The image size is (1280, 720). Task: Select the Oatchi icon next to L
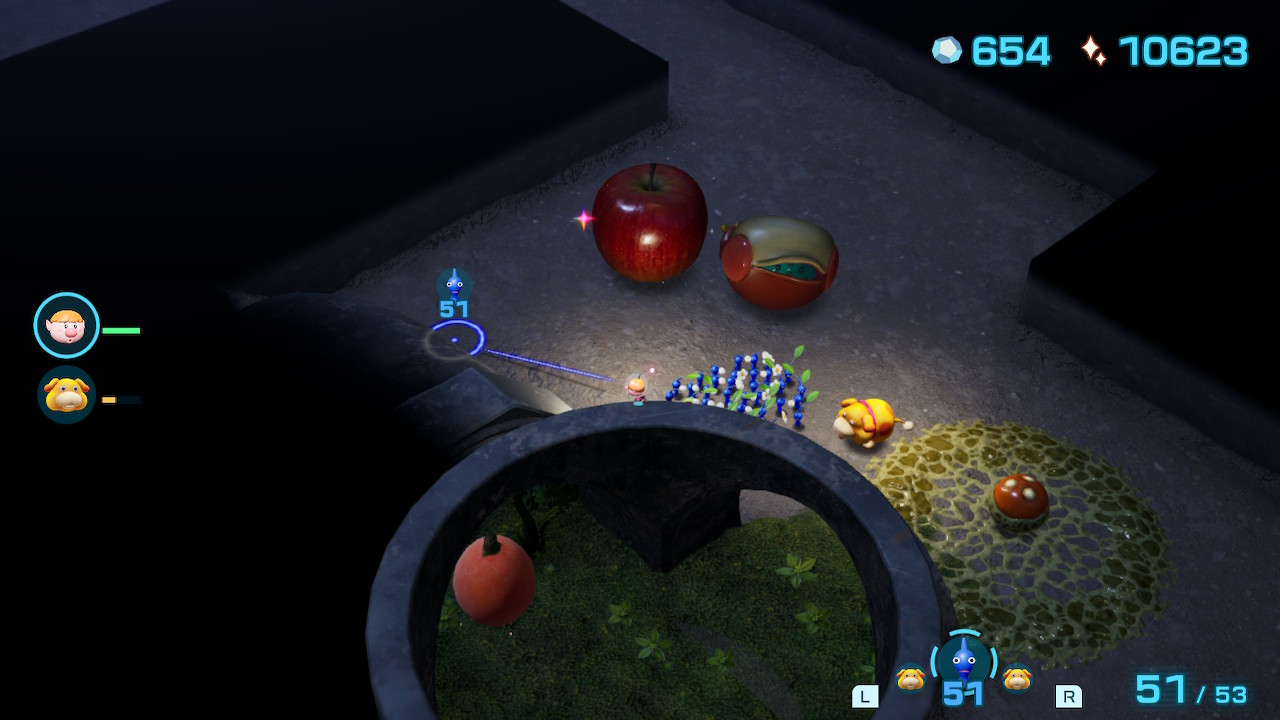(910, 679)
